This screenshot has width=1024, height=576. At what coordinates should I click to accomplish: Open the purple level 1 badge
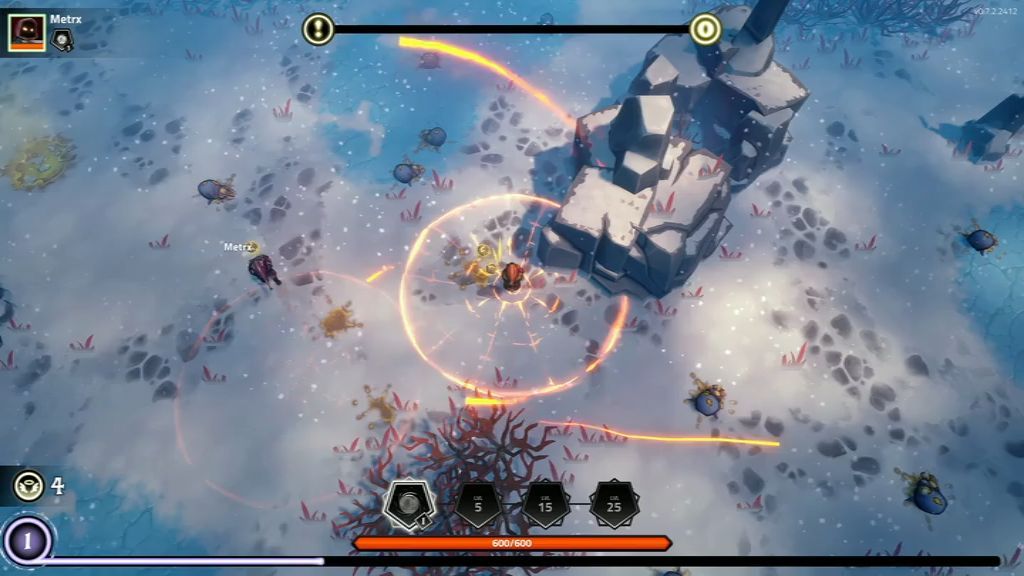[x=28, y=543]
